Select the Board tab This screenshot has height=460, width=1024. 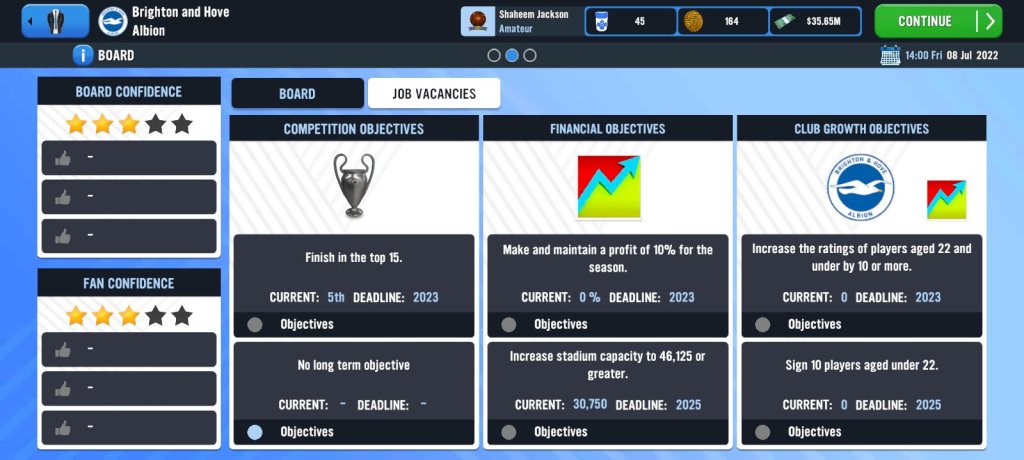coord(297,94)
